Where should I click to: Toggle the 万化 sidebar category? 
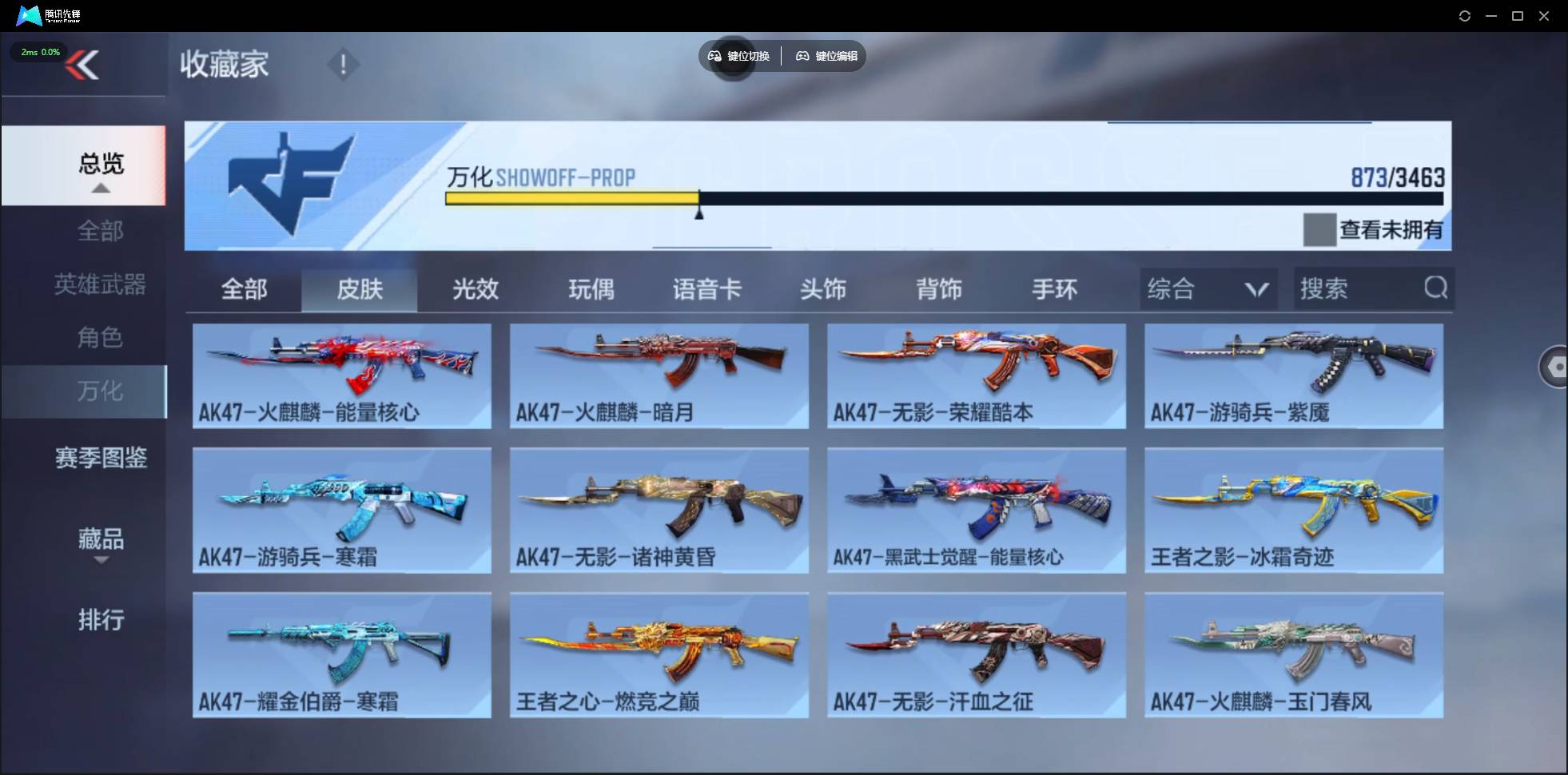click(x=101, y=391)
